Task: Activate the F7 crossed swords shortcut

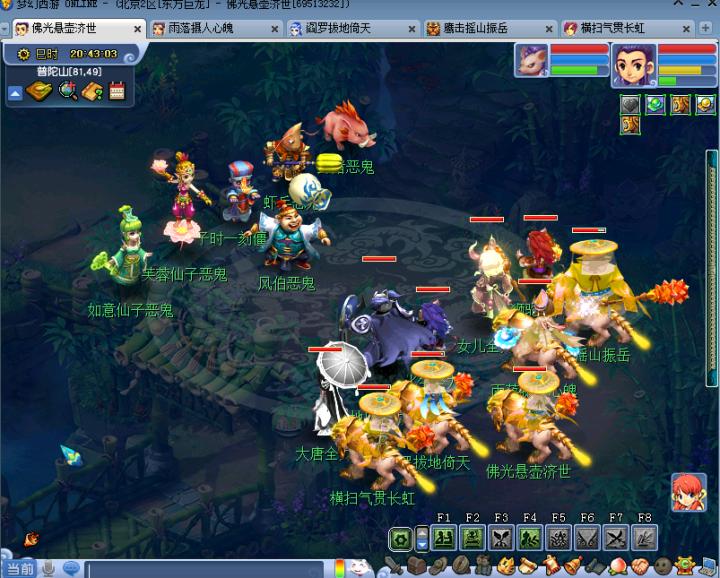Action: point(616,538)
